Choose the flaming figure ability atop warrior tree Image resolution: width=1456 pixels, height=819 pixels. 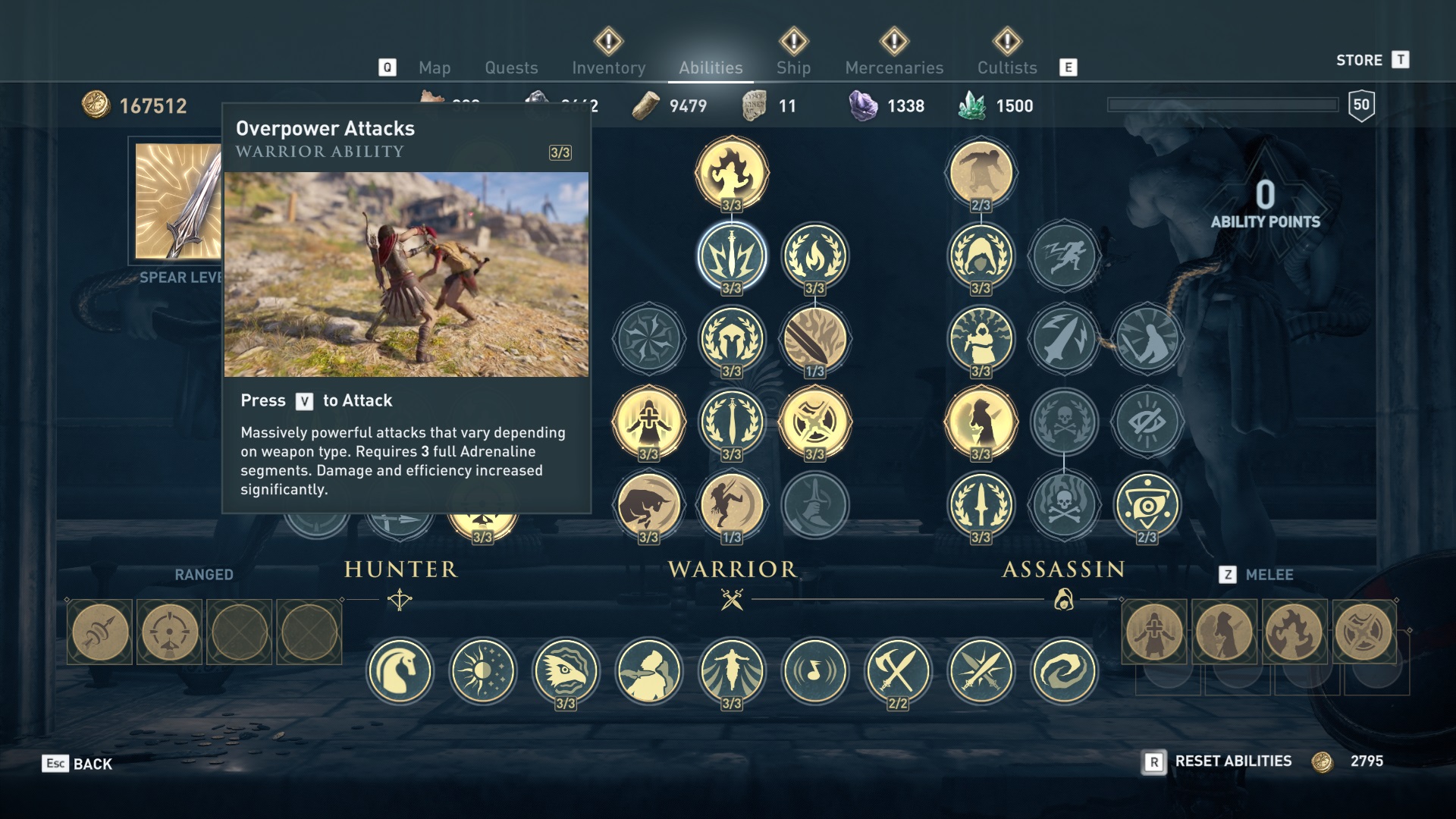click(x=732, y=172)
